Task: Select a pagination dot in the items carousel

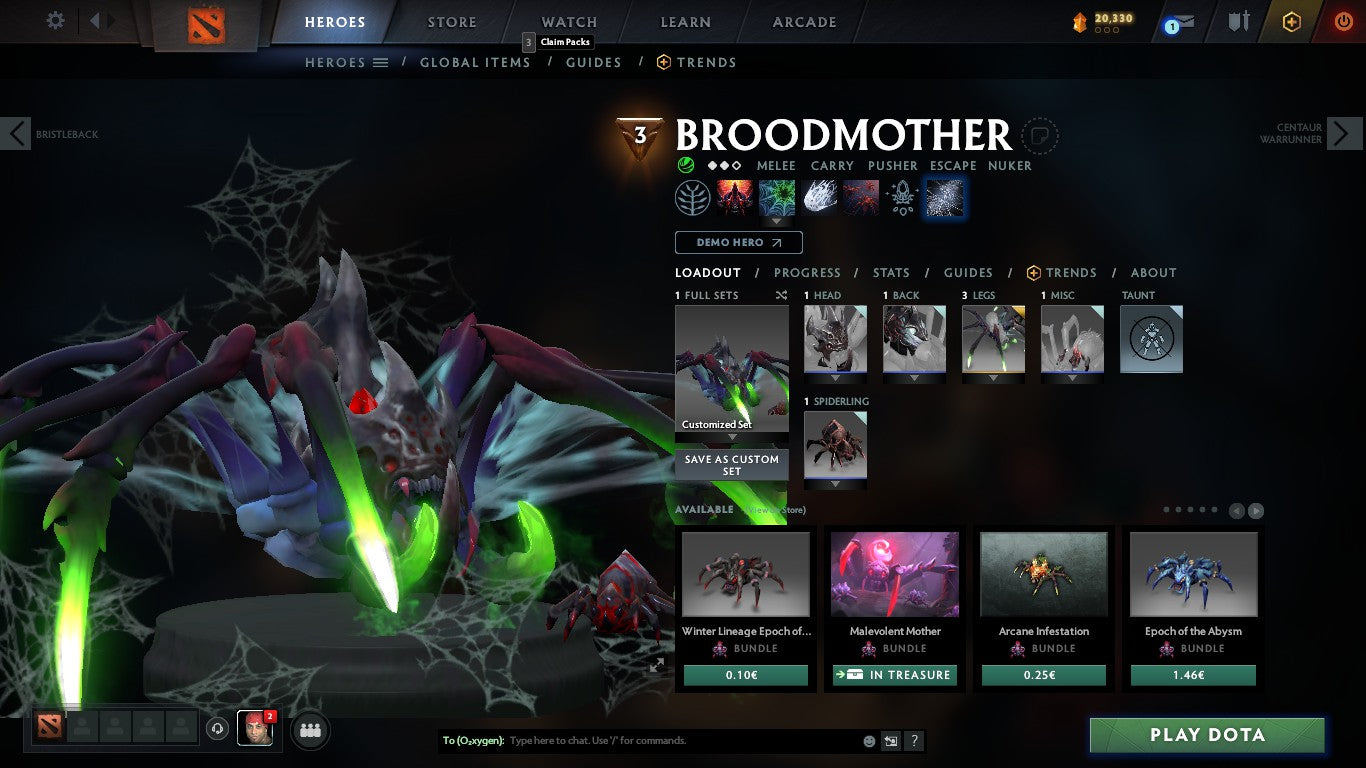Action: click(x=1166, y=509)
